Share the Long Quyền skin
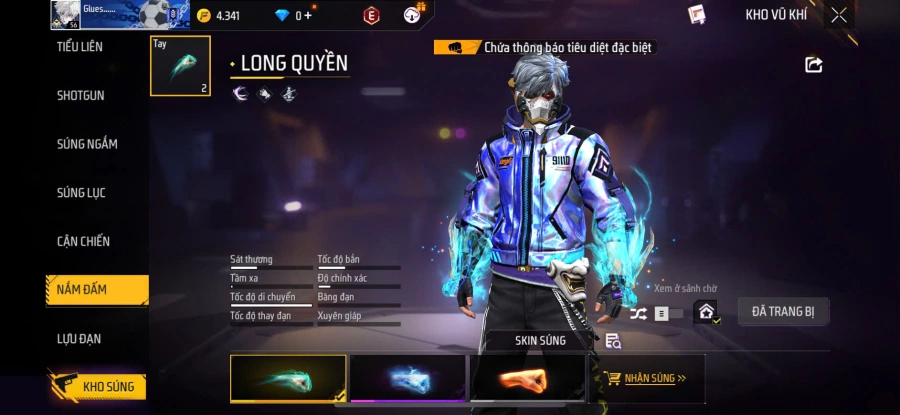900x415 pixels. pos(813,65)
